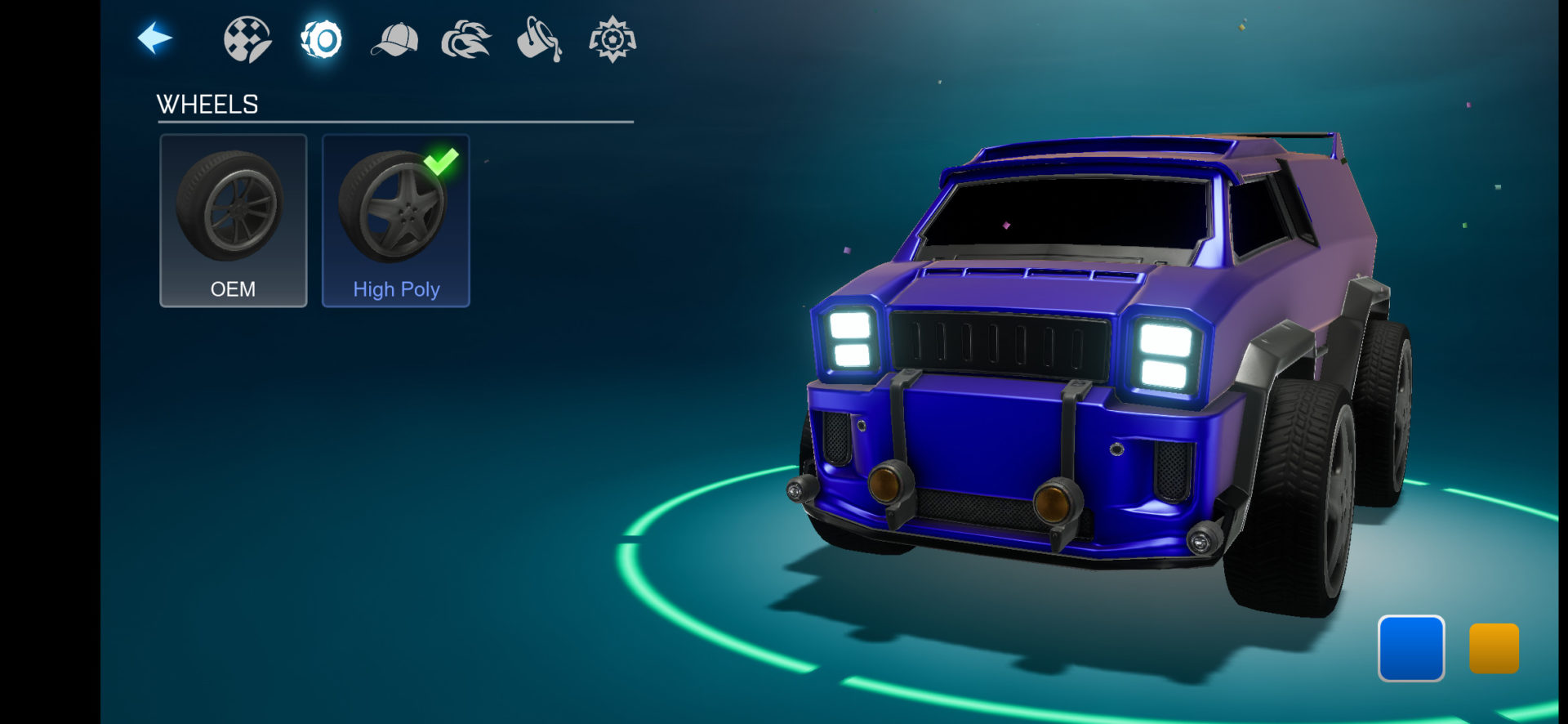Open the decals category tab
1568x724 pixels.
(247, 39)
